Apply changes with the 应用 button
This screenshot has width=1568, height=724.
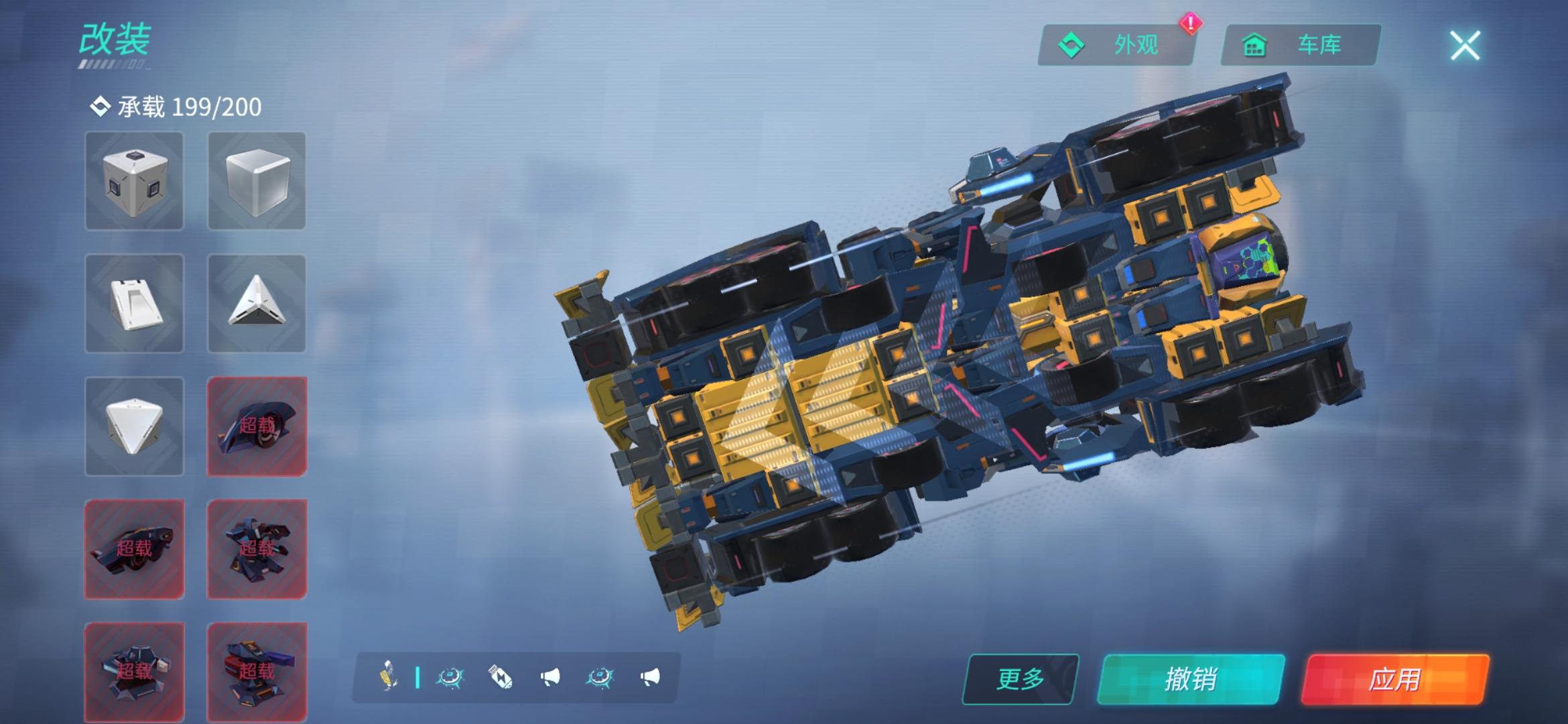tap(1394, 679)
